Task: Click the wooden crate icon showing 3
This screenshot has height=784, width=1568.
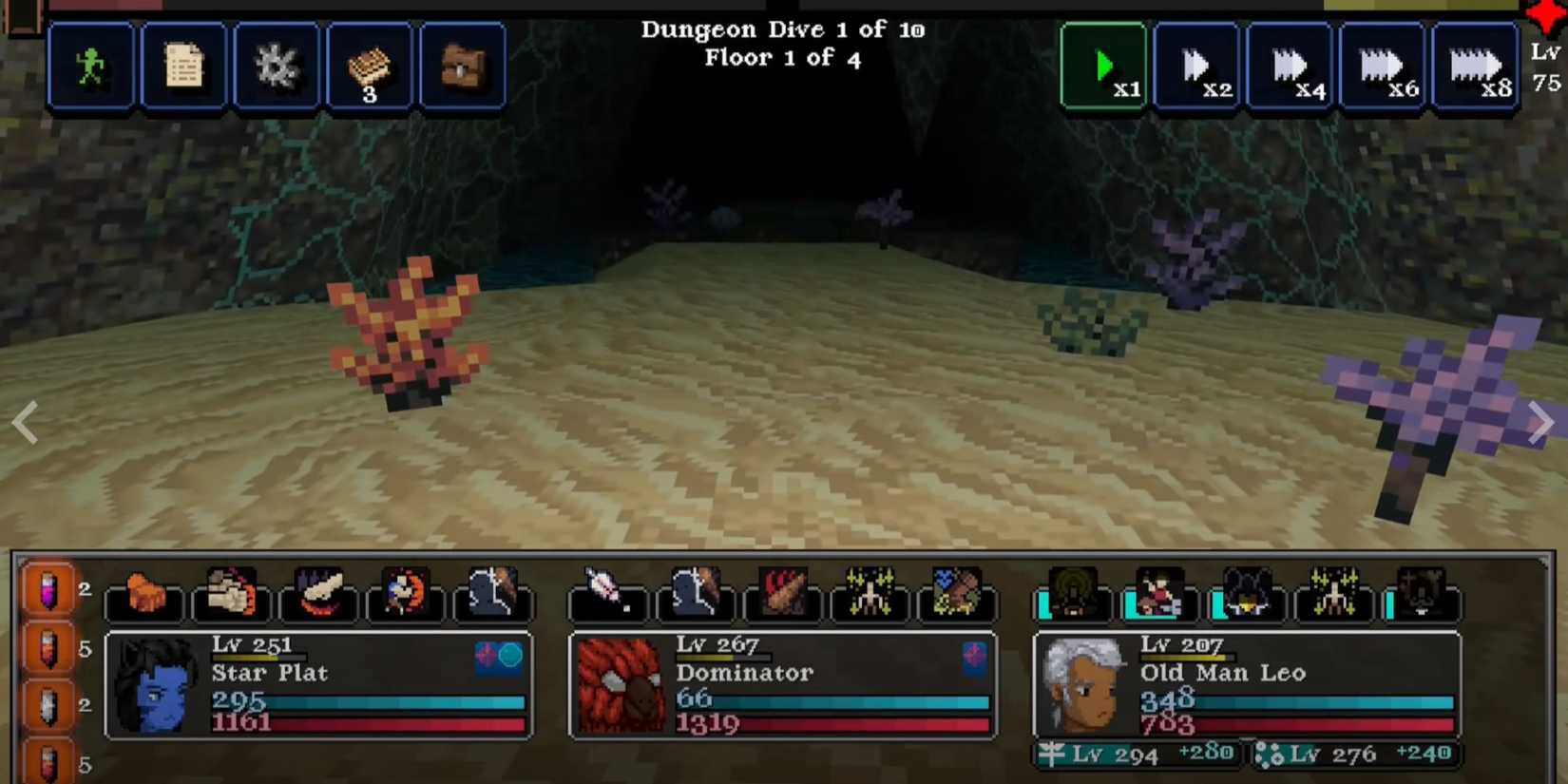Action: (370, 67)
